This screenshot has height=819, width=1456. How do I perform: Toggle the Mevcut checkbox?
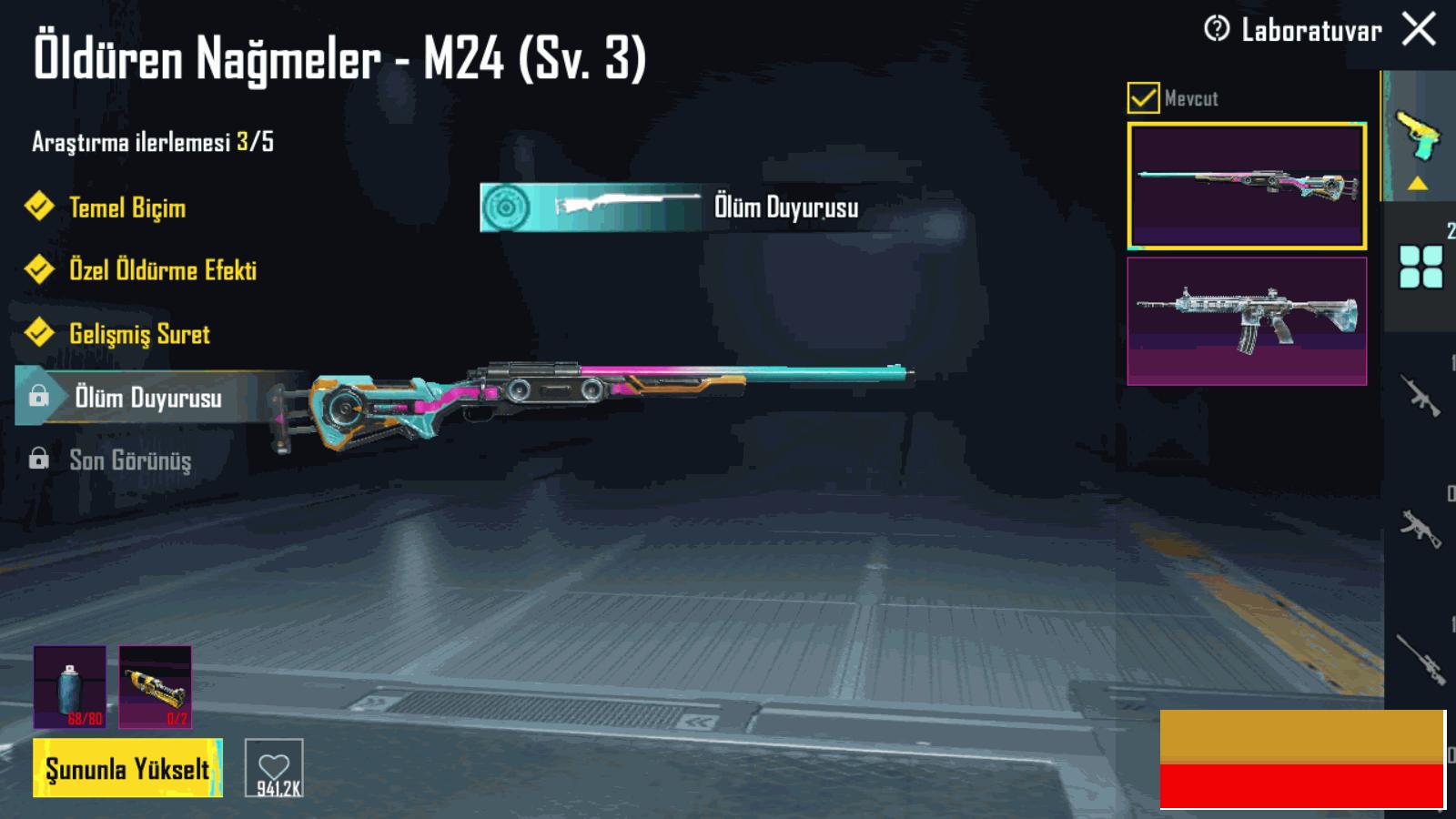point(1143,97)
